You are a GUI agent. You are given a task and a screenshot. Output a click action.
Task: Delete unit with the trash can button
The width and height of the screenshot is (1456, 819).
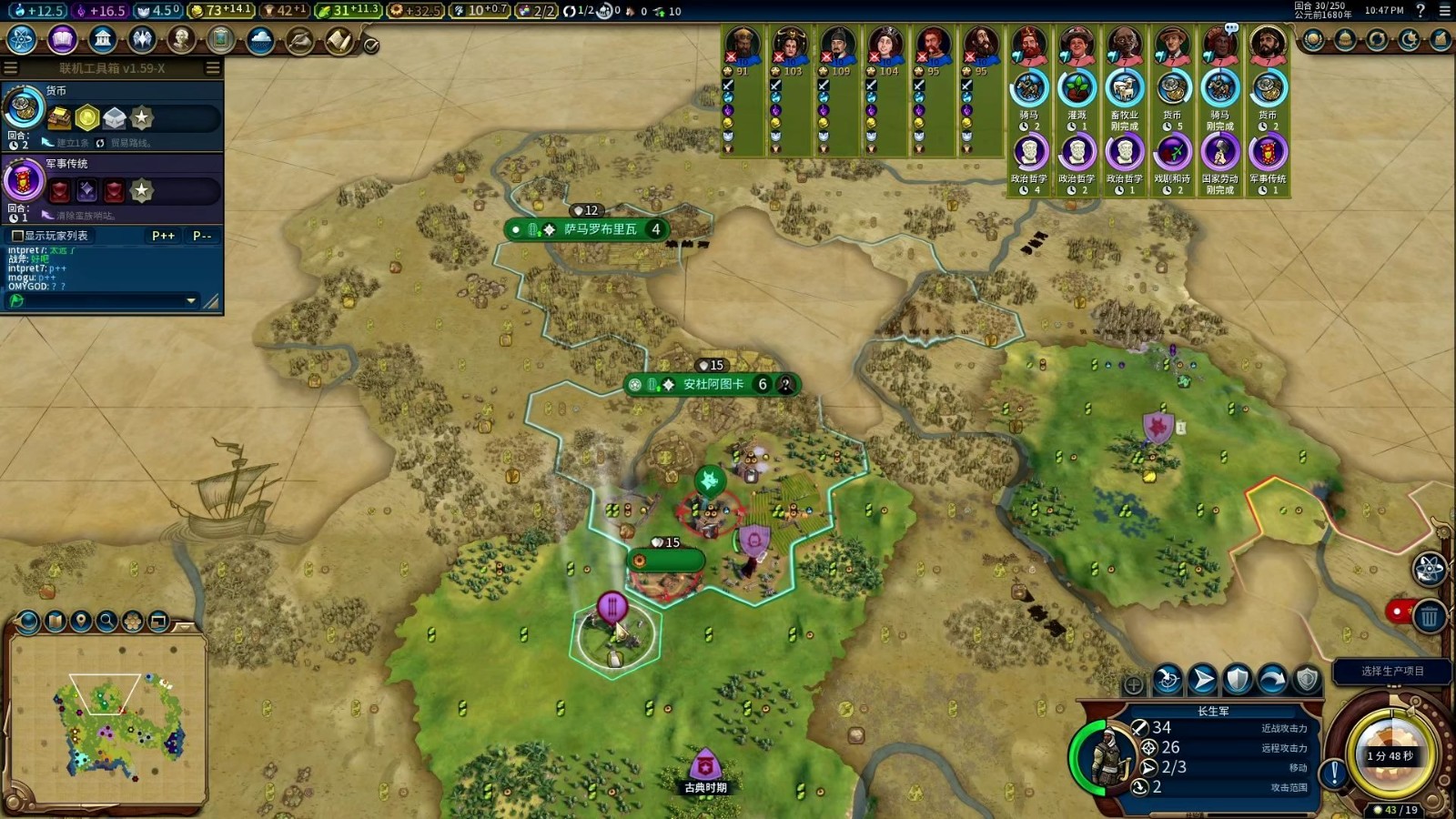coord(1430,618)
